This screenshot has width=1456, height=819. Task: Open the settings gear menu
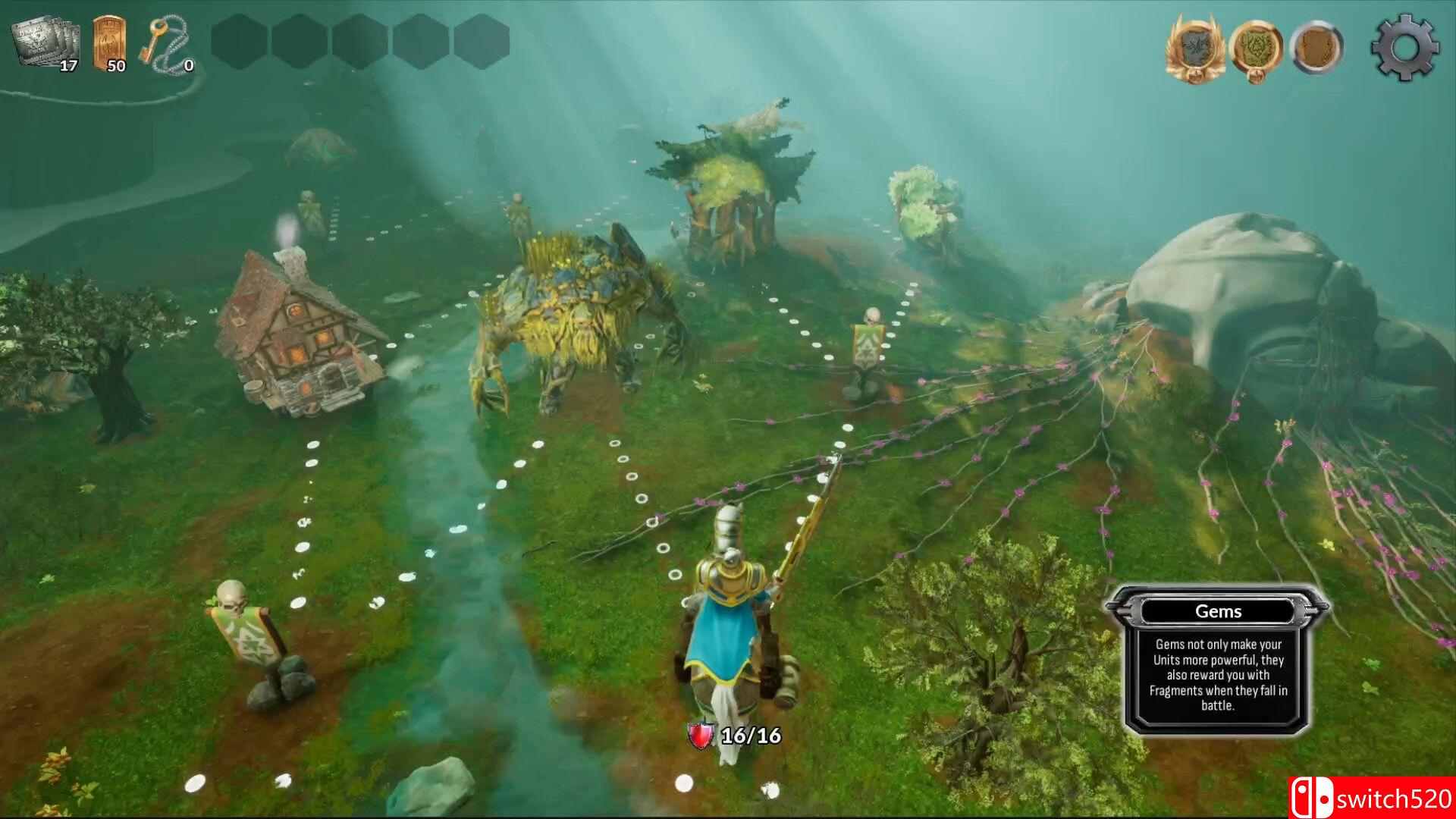pyautogui.click(x=1404, y=45)
